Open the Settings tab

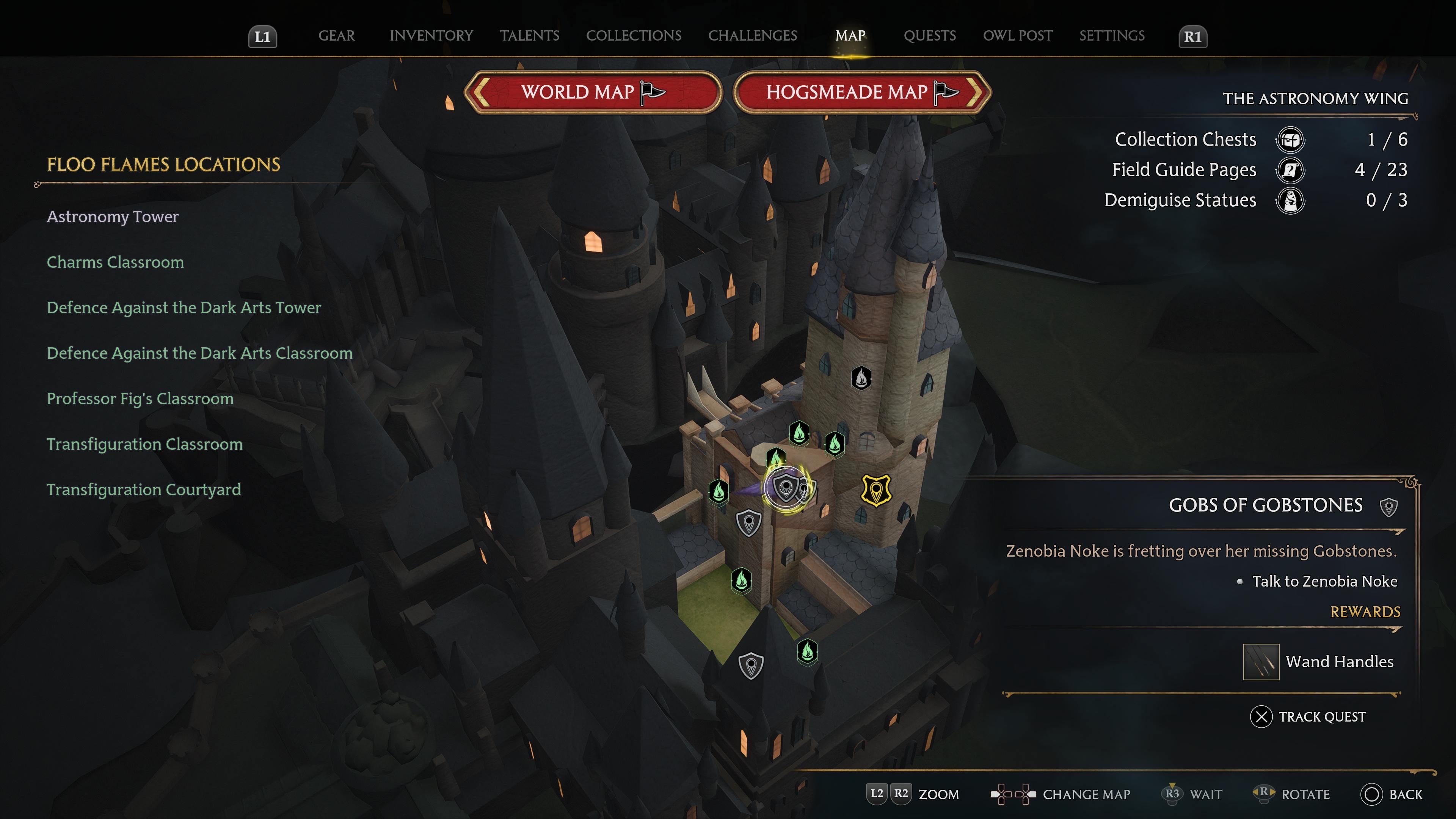tap(1111, 36)
